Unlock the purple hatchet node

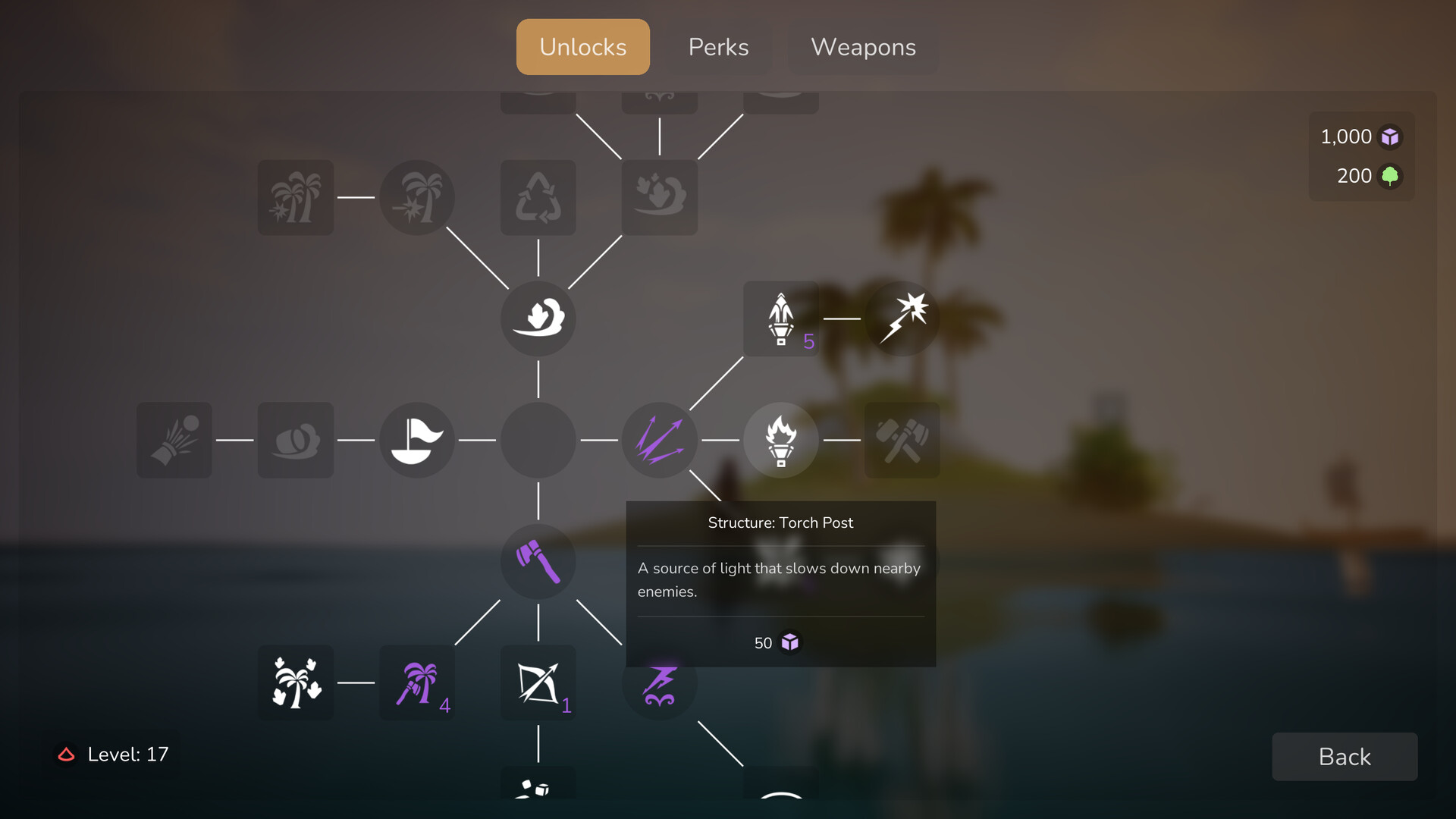tap(538, 561)
